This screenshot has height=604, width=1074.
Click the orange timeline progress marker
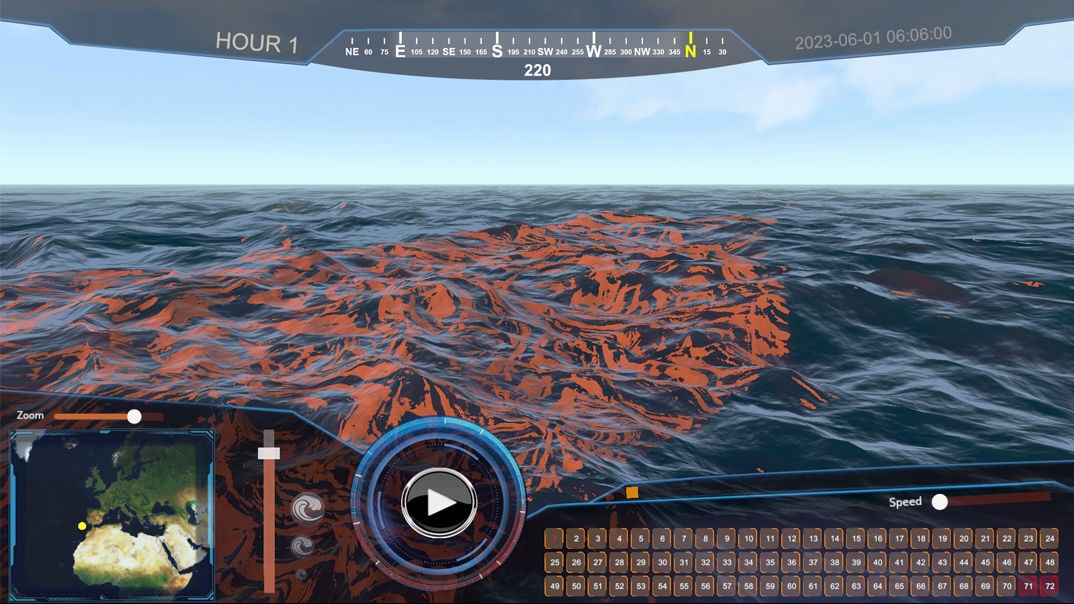point(632,492)
